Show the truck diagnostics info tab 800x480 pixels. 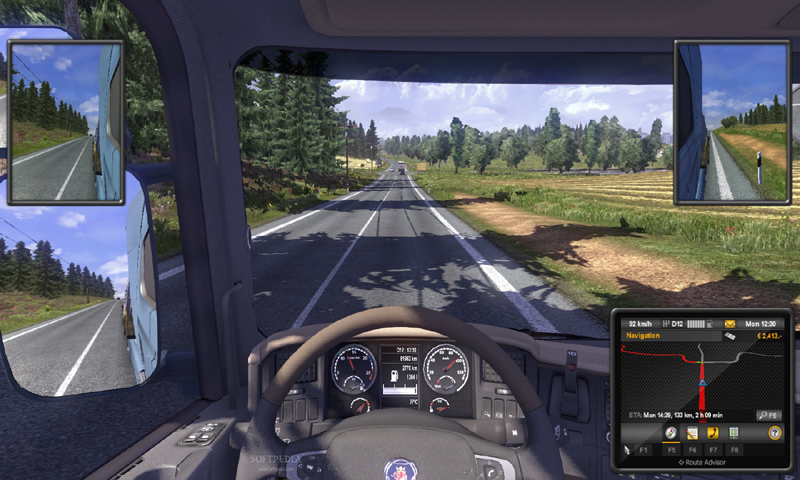(x=733, y=433)
